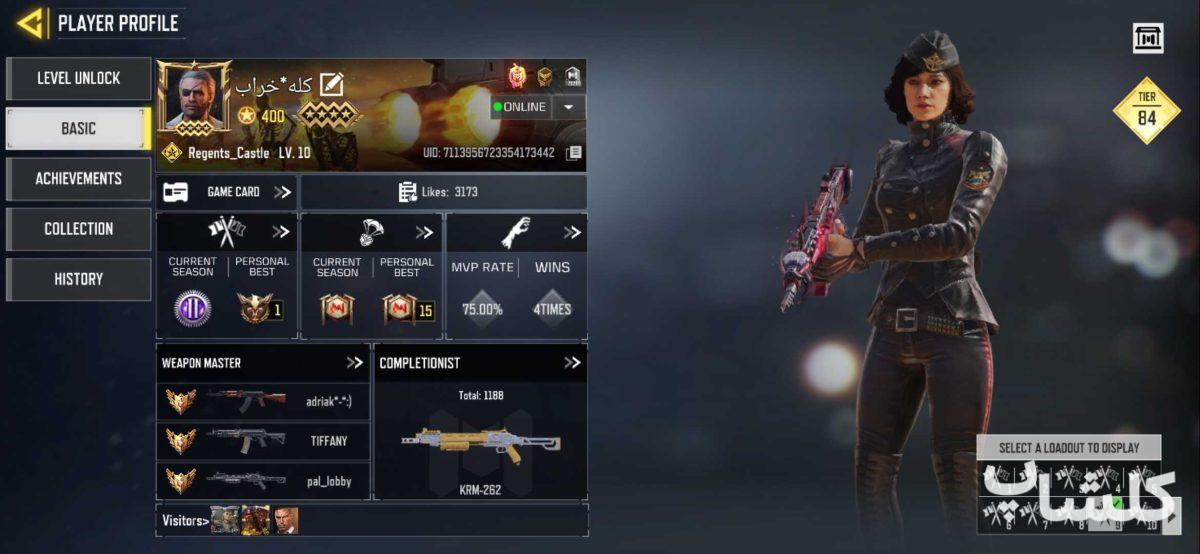
Task: Copy the player UID
Action: tap(574, 153)
